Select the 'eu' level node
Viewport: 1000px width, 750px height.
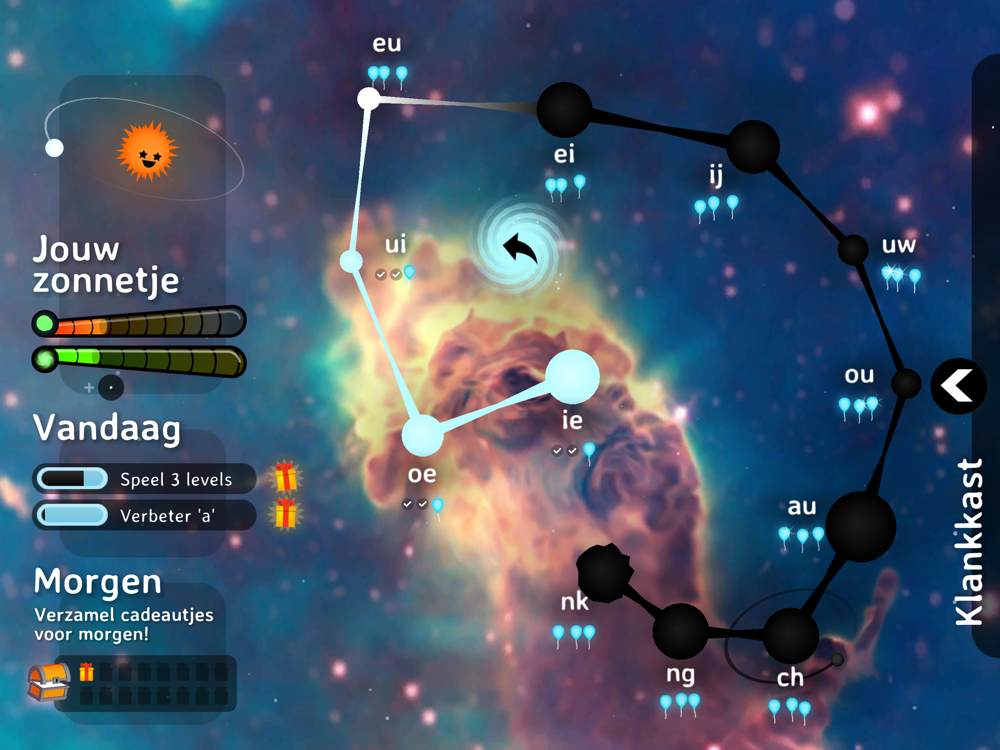369,98
